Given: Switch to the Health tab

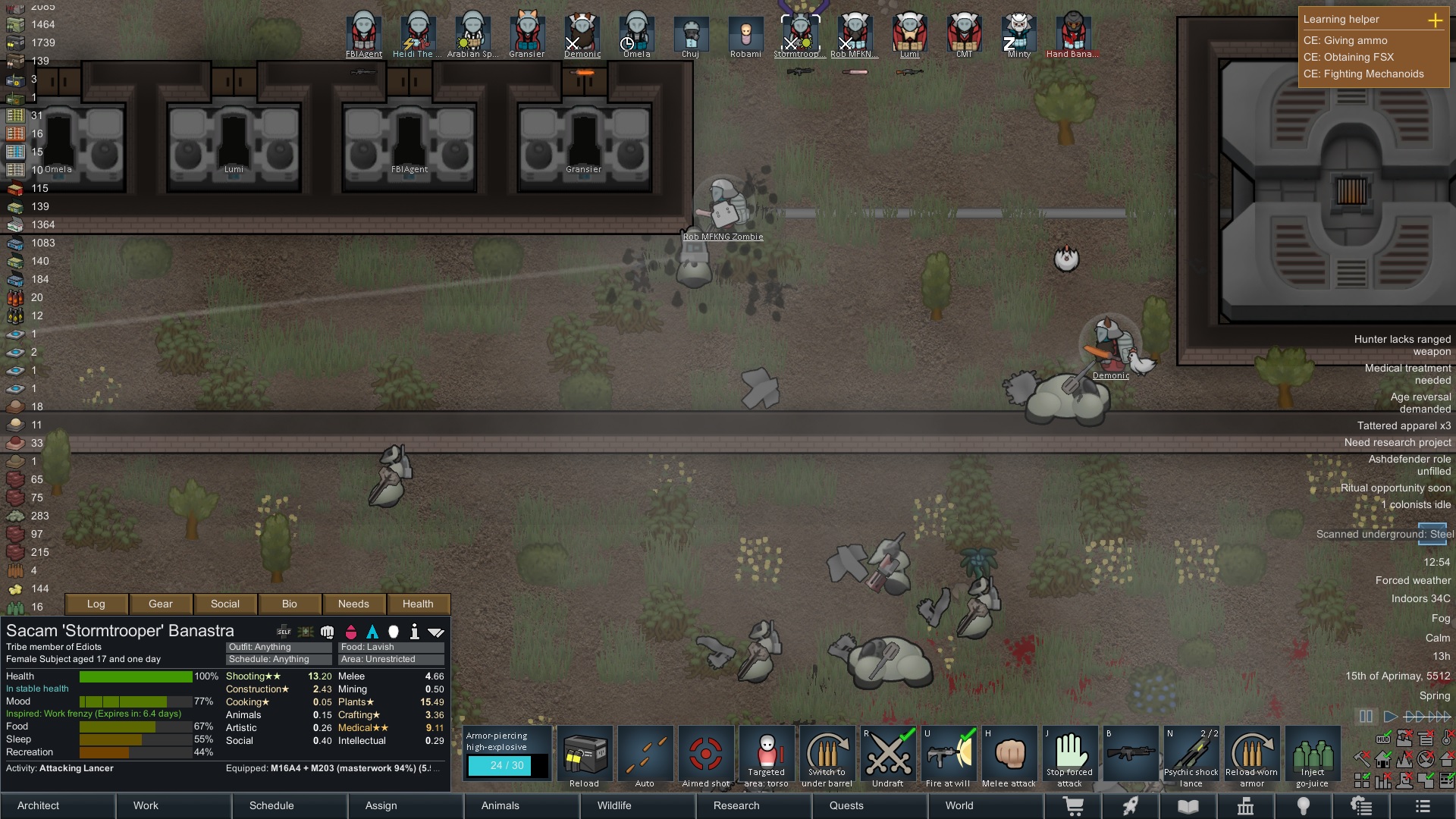Looking at the screenshot, I should pyautogui.click(x=418, y=604).
